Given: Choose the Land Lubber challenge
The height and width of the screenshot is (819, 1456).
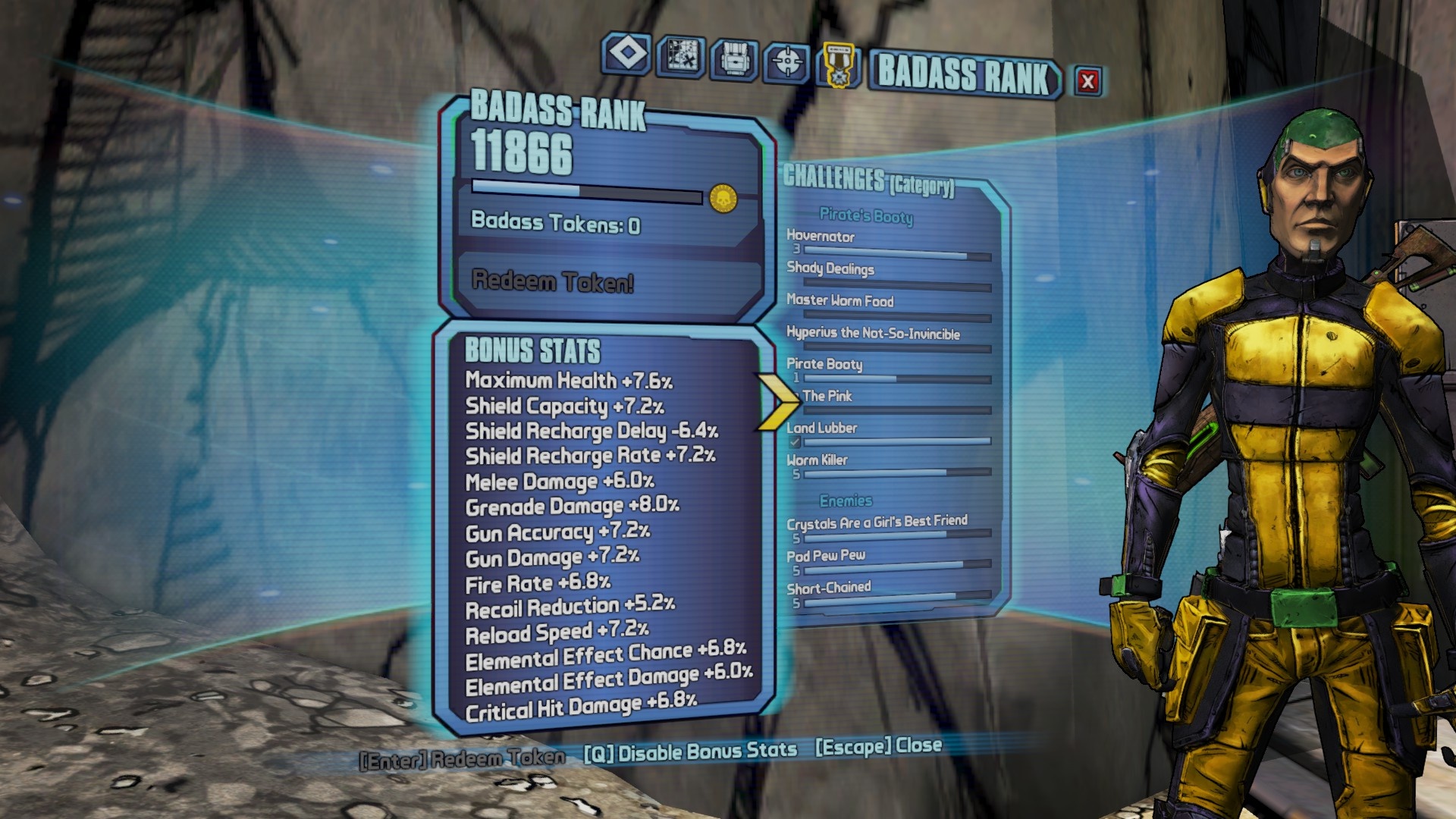Looking at the screenshot, I should [887, 433].
